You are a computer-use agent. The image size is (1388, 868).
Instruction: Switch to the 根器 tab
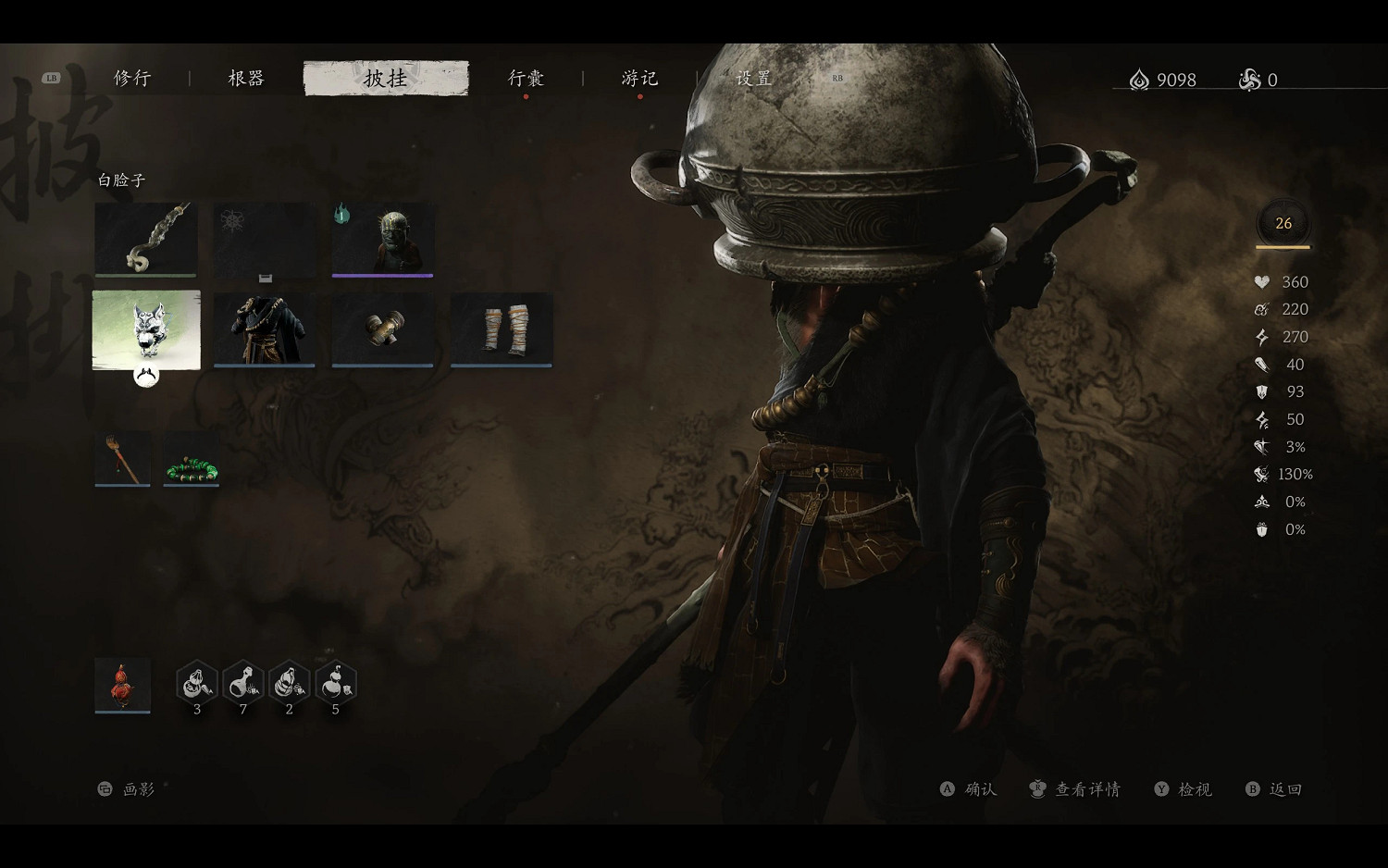tap(243, 79)
